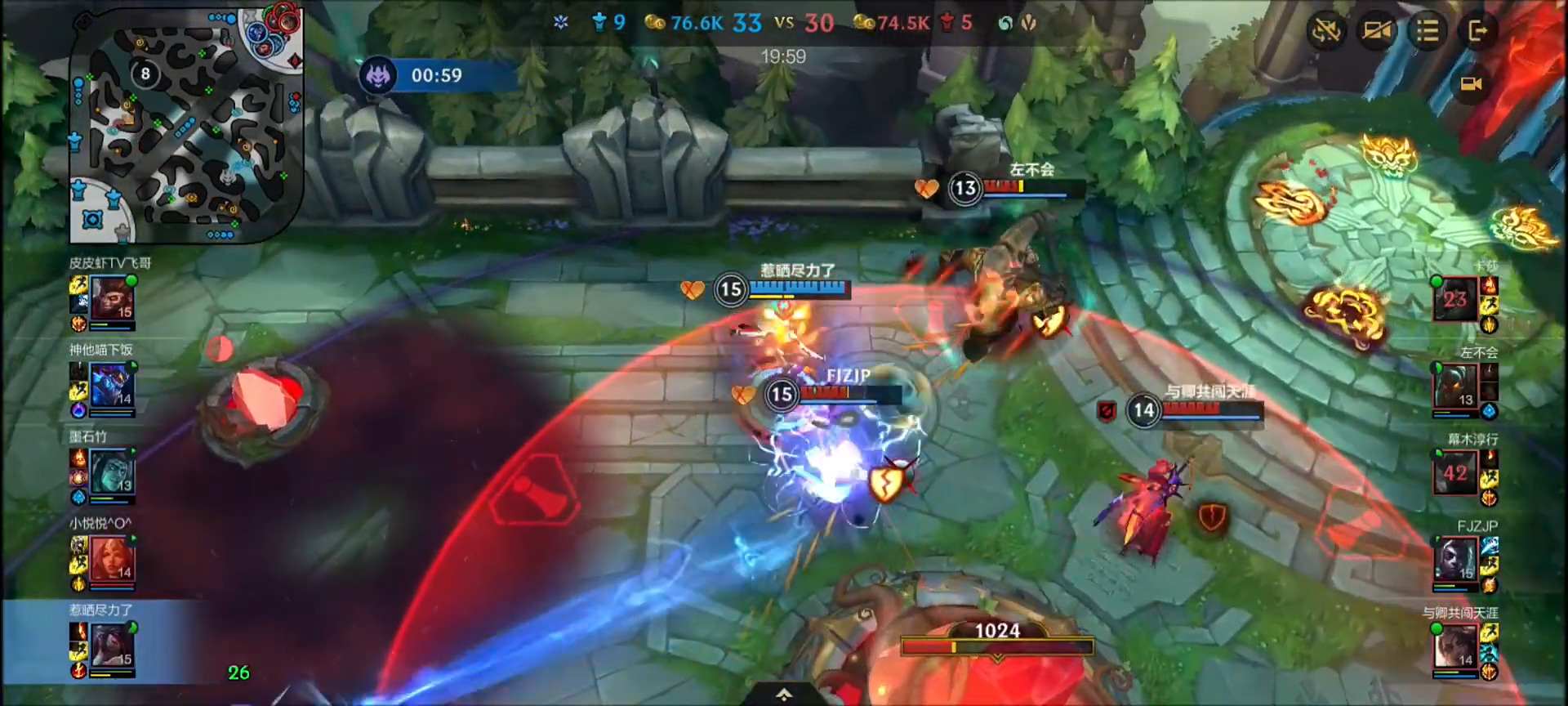Toggle the crossed-out camera button

pyautogui.click(x=1376, y=32)
